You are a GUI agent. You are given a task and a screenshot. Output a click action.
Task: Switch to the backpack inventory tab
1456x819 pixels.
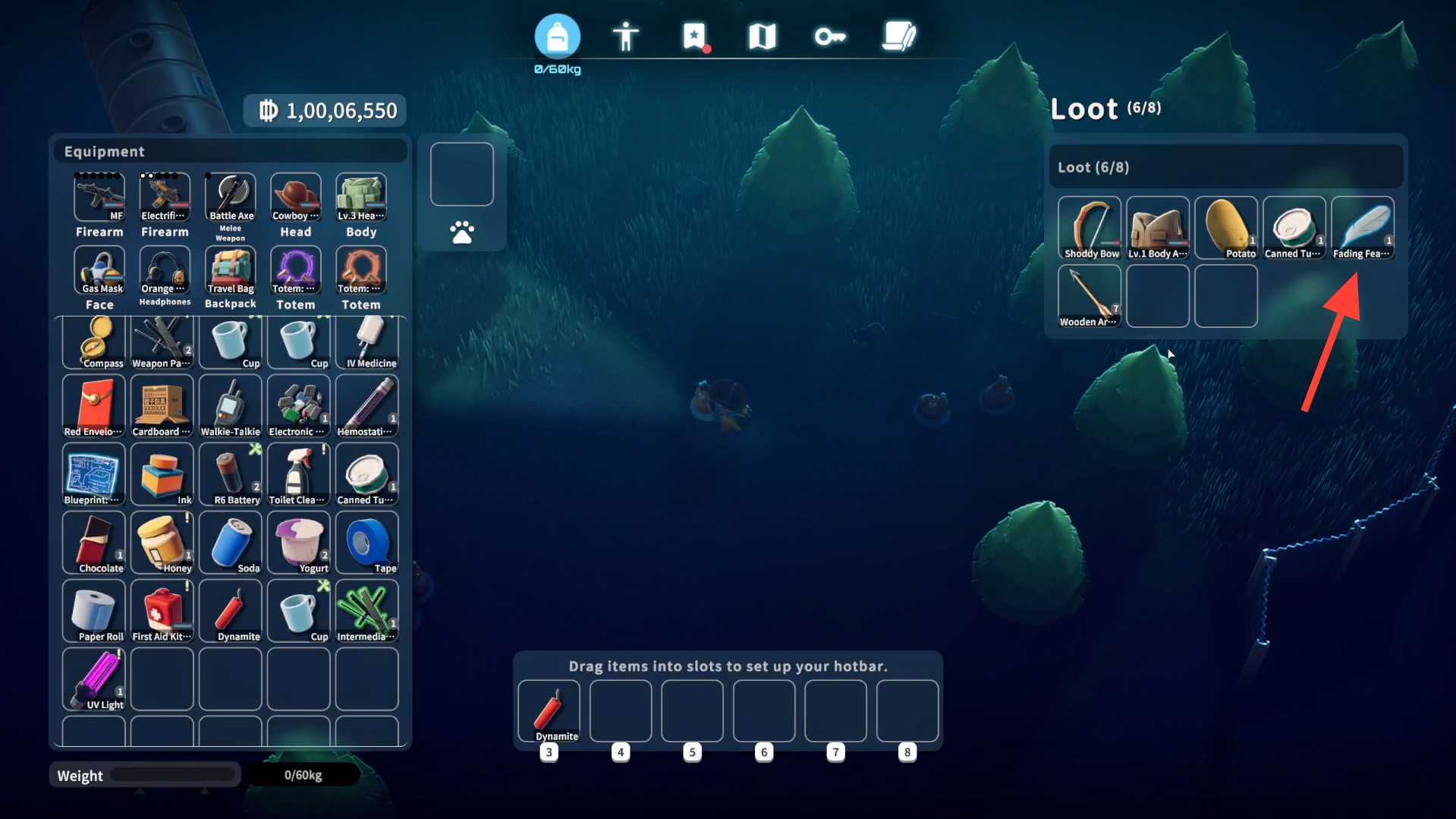(557, 36)
